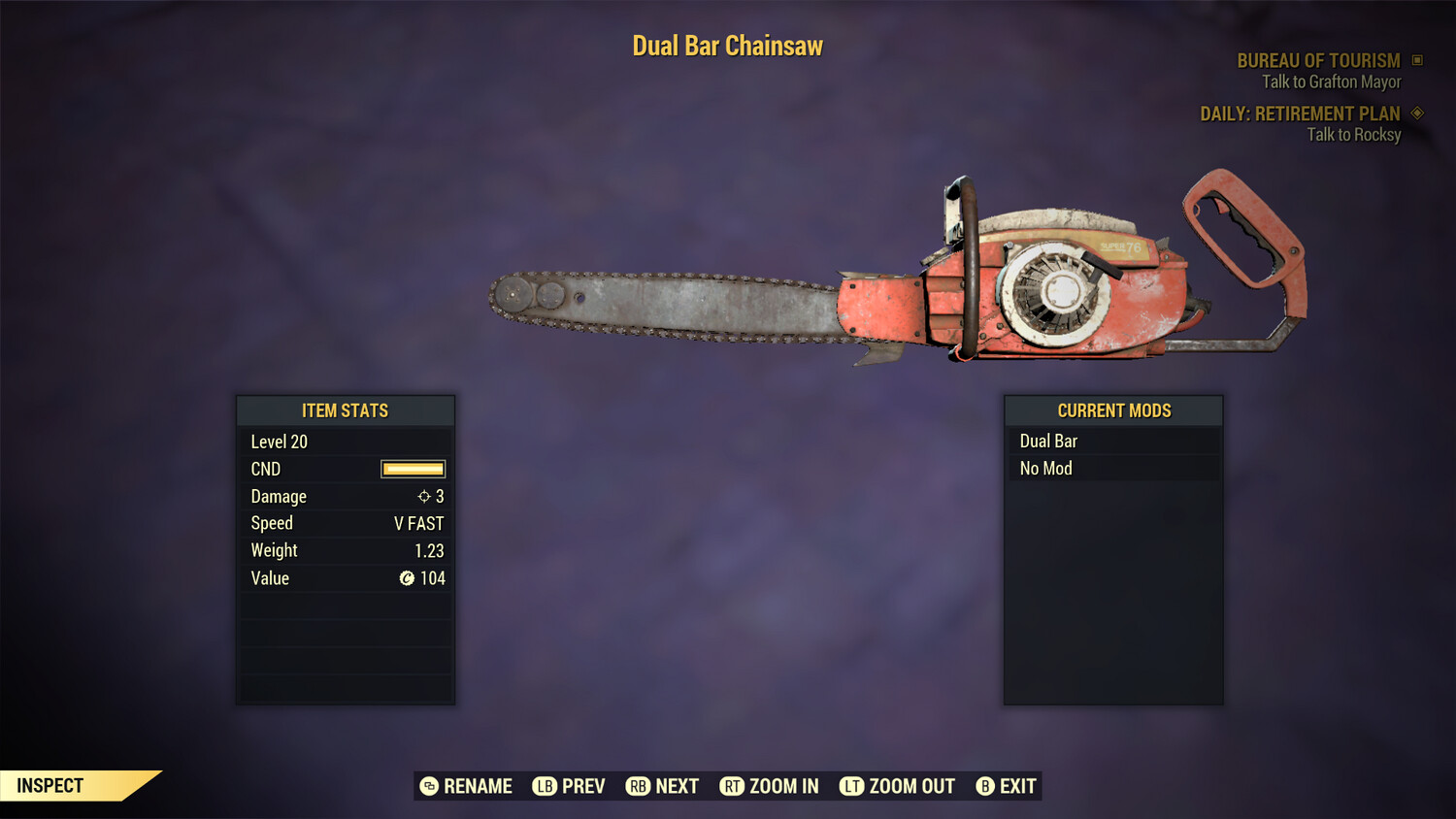Collapse the CURRENT MODS panel header
Screen dimensions: 1456x819
tap(1112, 410)
